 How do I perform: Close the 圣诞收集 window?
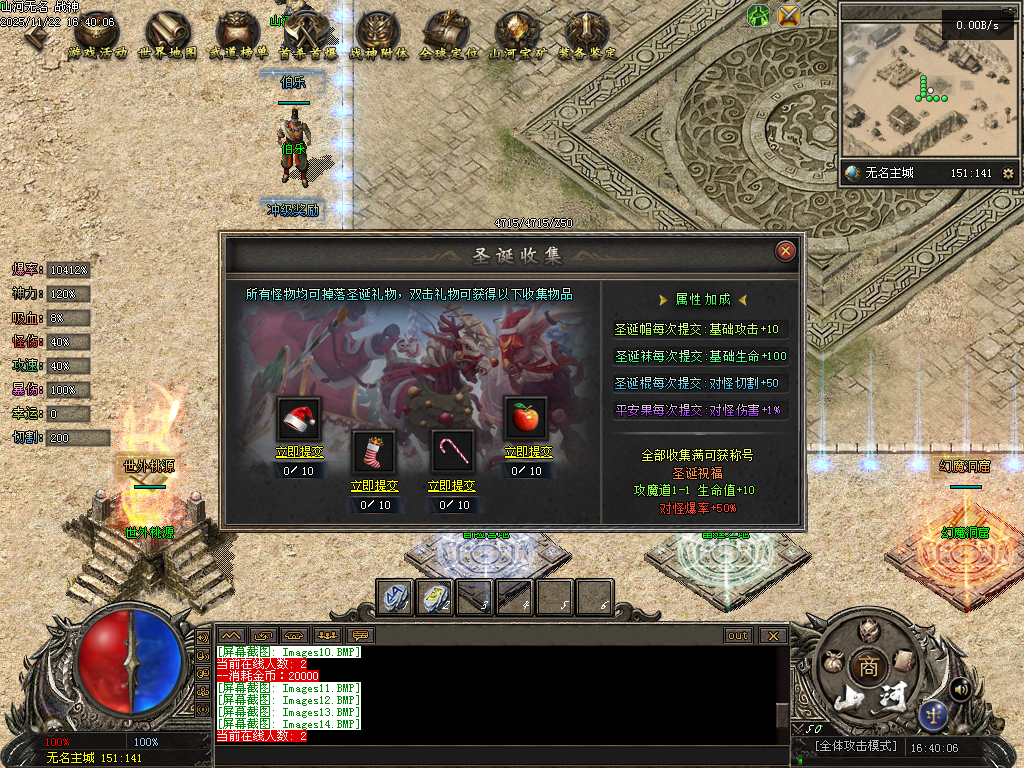tap(786, 251)
